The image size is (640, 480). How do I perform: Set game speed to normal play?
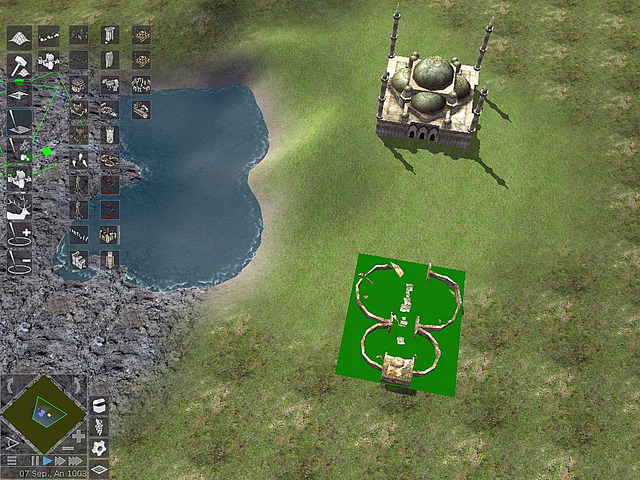[47, 460]
